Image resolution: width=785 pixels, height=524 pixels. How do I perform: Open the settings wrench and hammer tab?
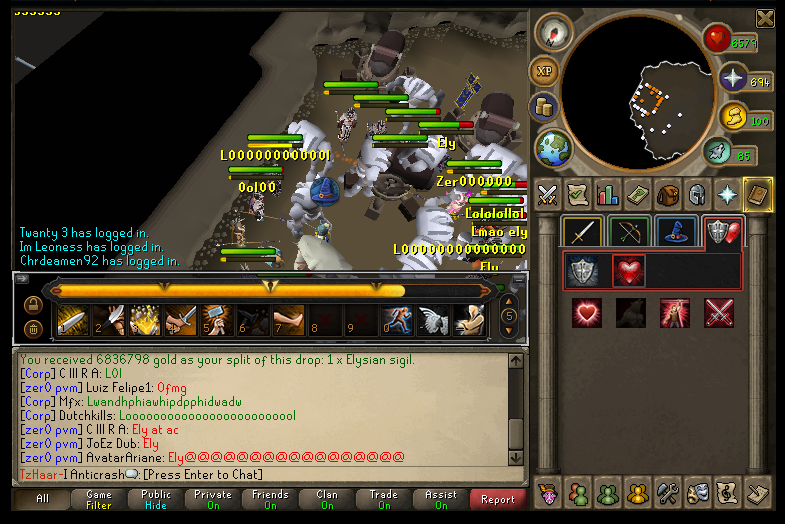tap(668, 493)
